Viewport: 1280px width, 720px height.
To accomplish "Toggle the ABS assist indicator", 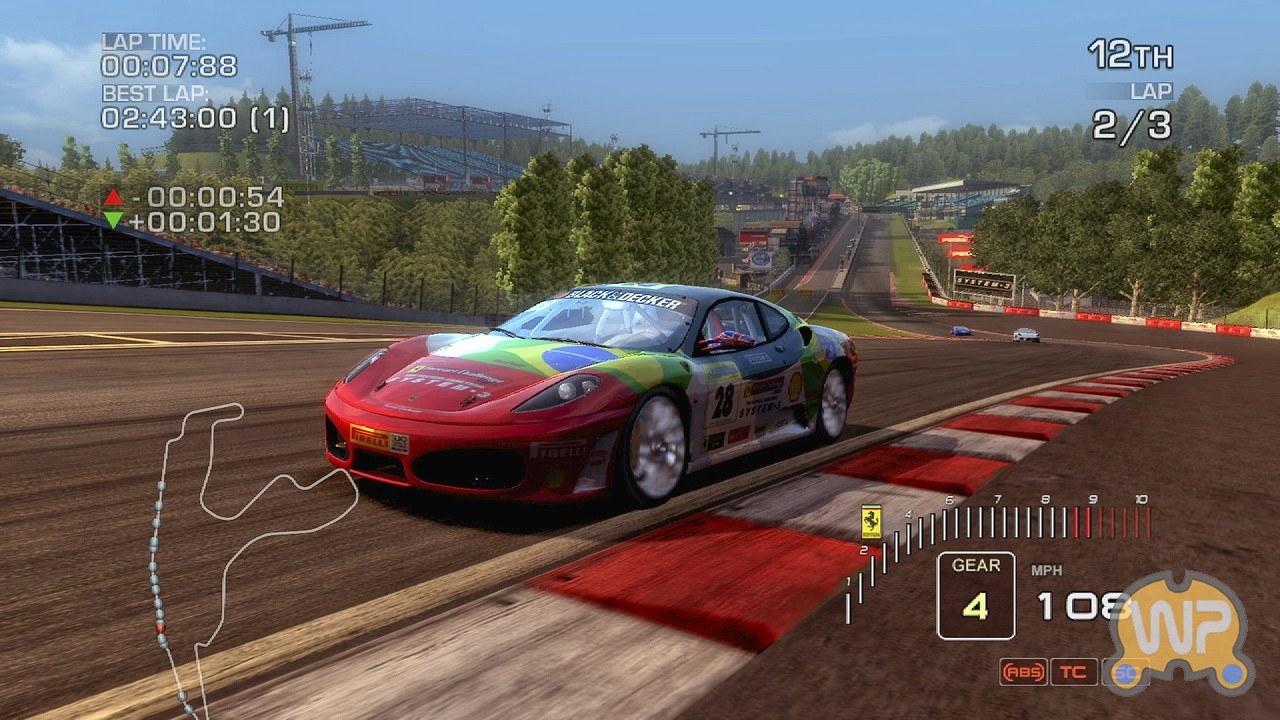I will pyautogui.click(x=1023, y=672).
